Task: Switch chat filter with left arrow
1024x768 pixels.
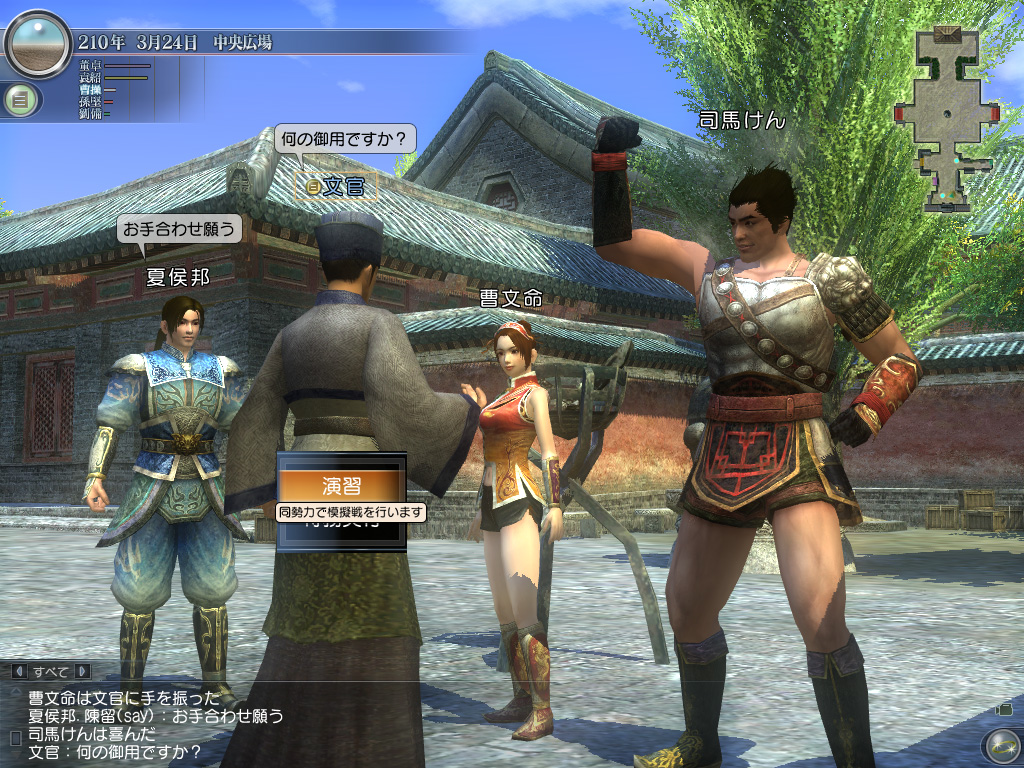Action: coord(17,672)
